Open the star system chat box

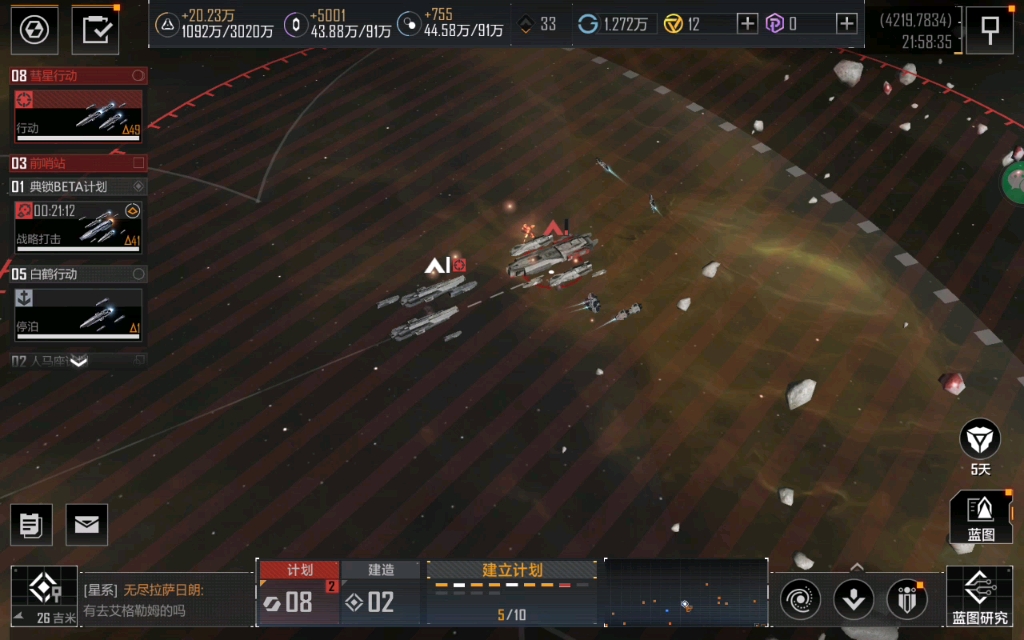[x=165, y=600]
